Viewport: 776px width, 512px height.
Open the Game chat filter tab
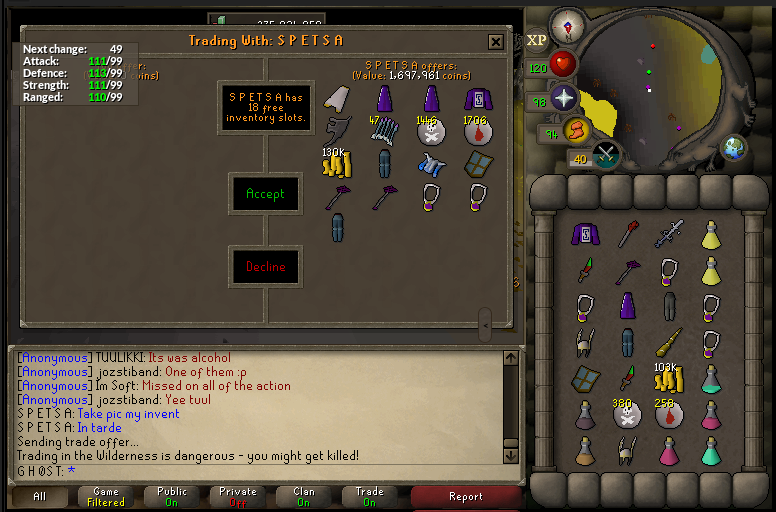[x=106, y=496]
